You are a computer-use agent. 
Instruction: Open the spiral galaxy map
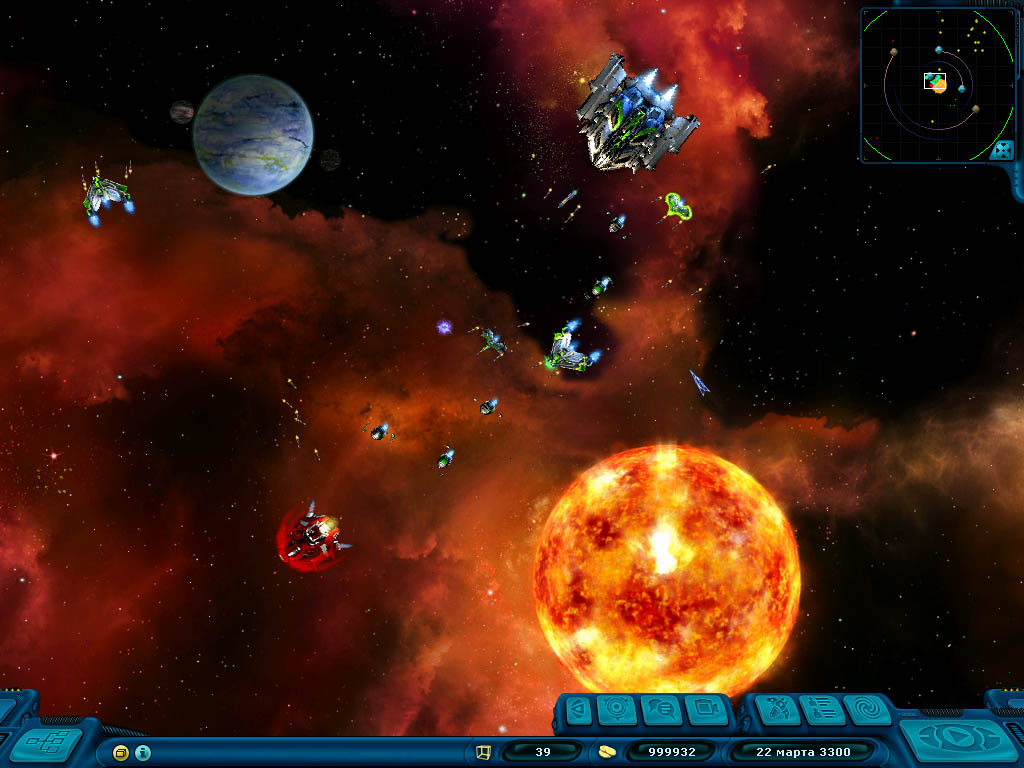(x=866, y=710)
